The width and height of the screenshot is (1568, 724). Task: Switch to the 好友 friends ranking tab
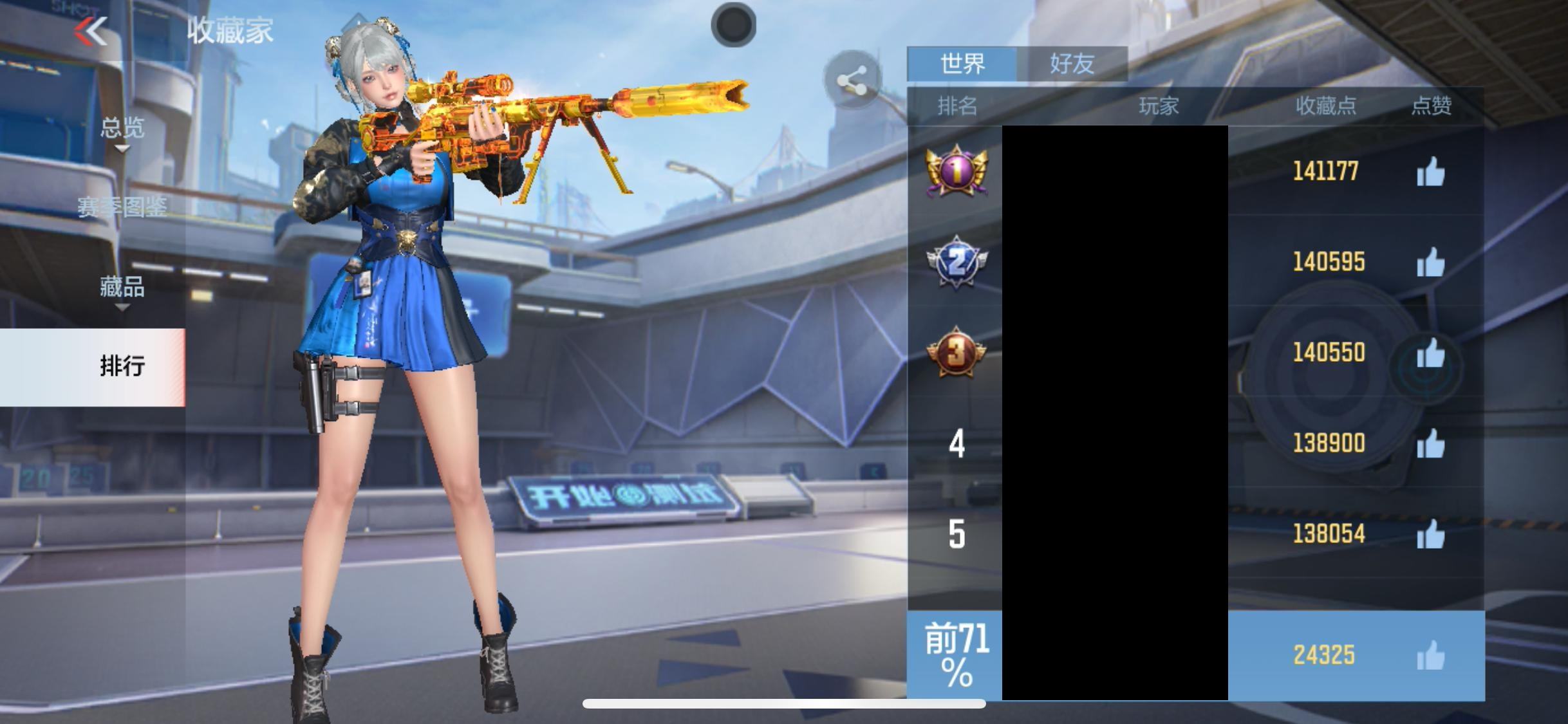click(1072, 64)
